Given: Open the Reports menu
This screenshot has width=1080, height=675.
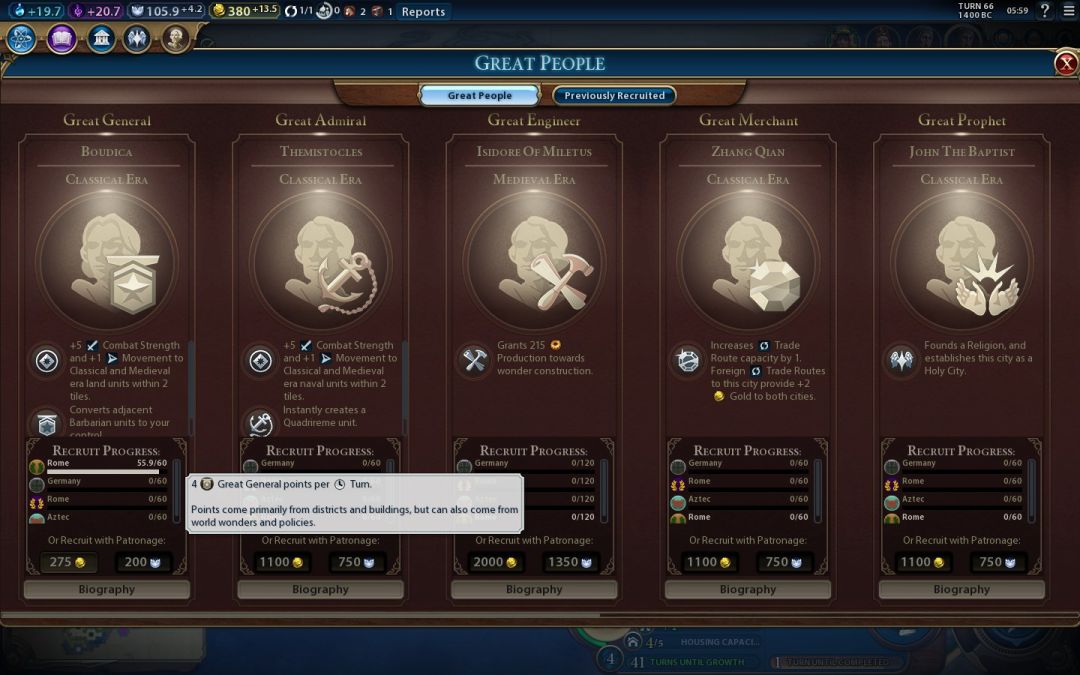Looking at the screenshot, I should pyautogui.click(x=423, y=12).
